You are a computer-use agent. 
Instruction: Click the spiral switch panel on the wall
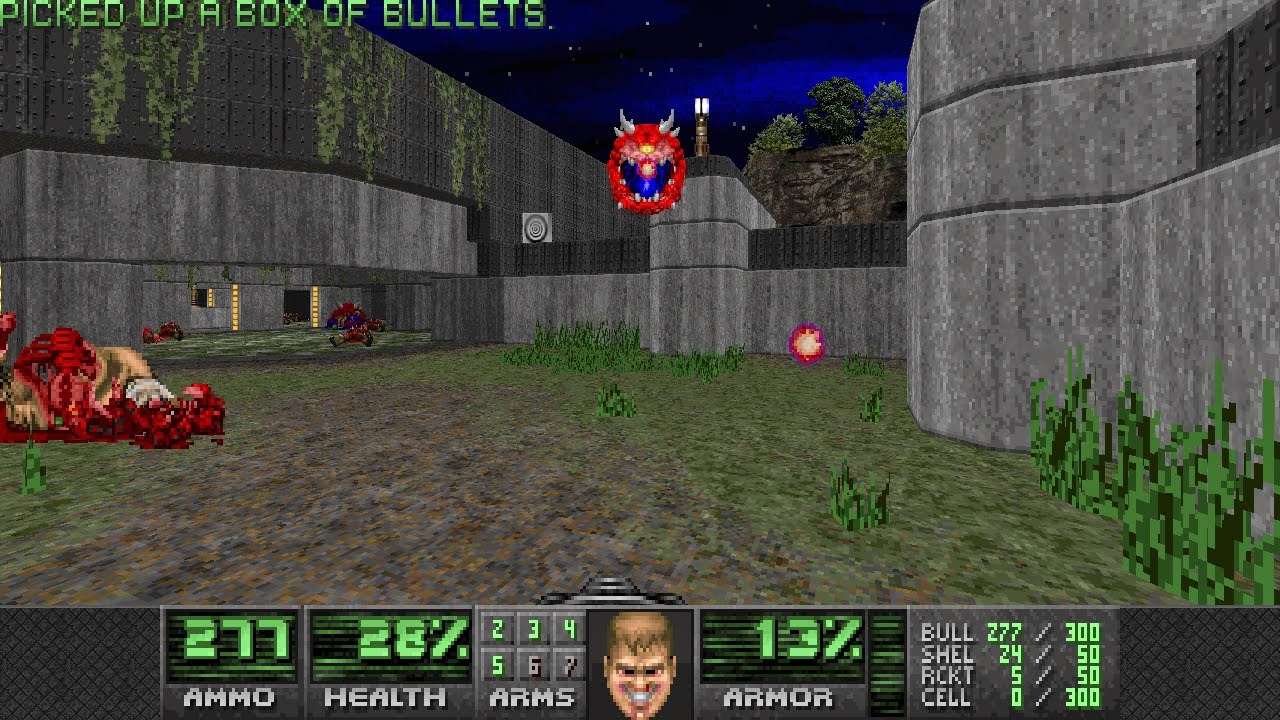pyautogui.click(x=537, y=228)
